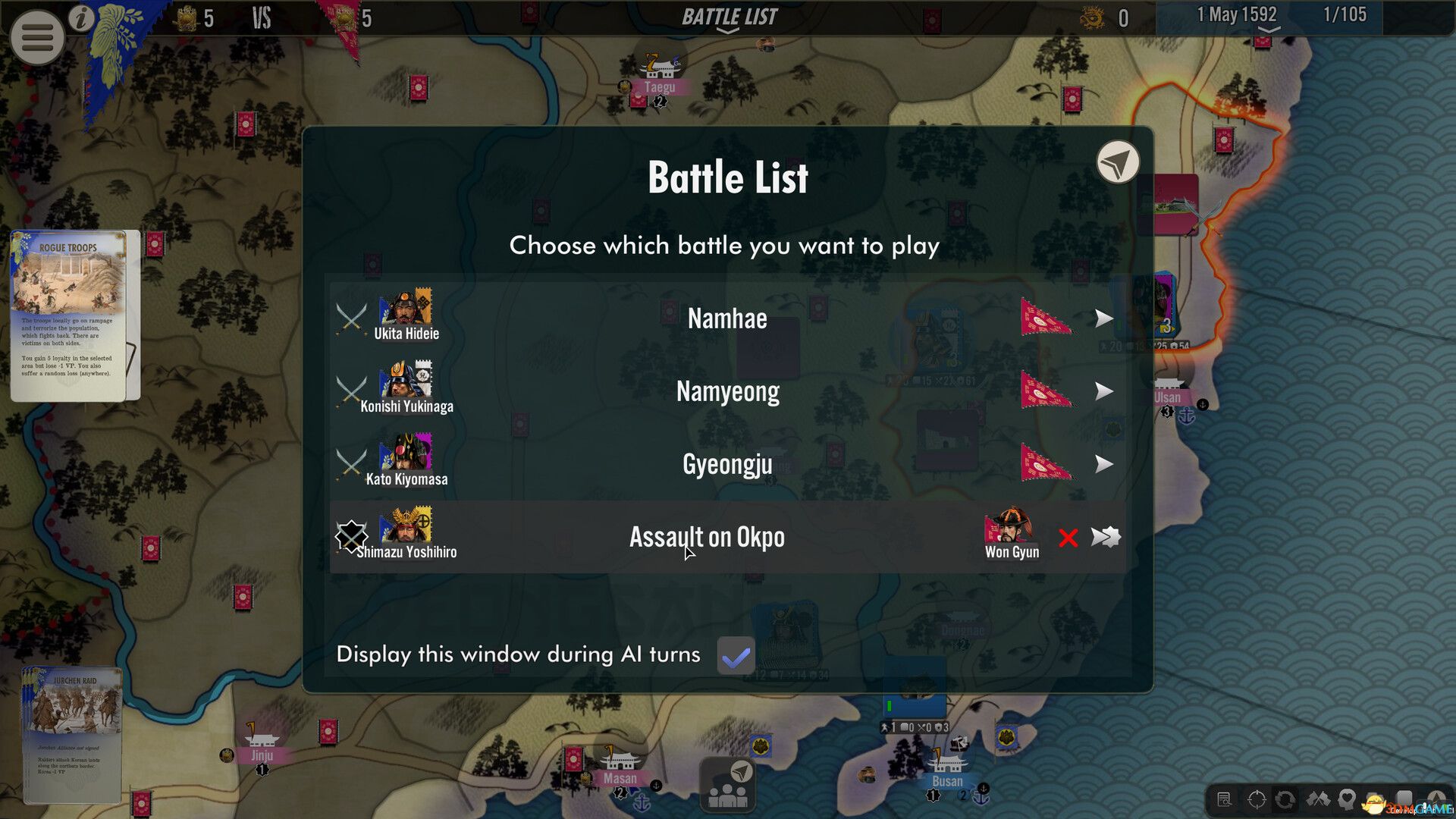The width and height of the screenshot is (1456, 819).
Task: Uncheck Display this window during AI turns
Action: (735, 655)
